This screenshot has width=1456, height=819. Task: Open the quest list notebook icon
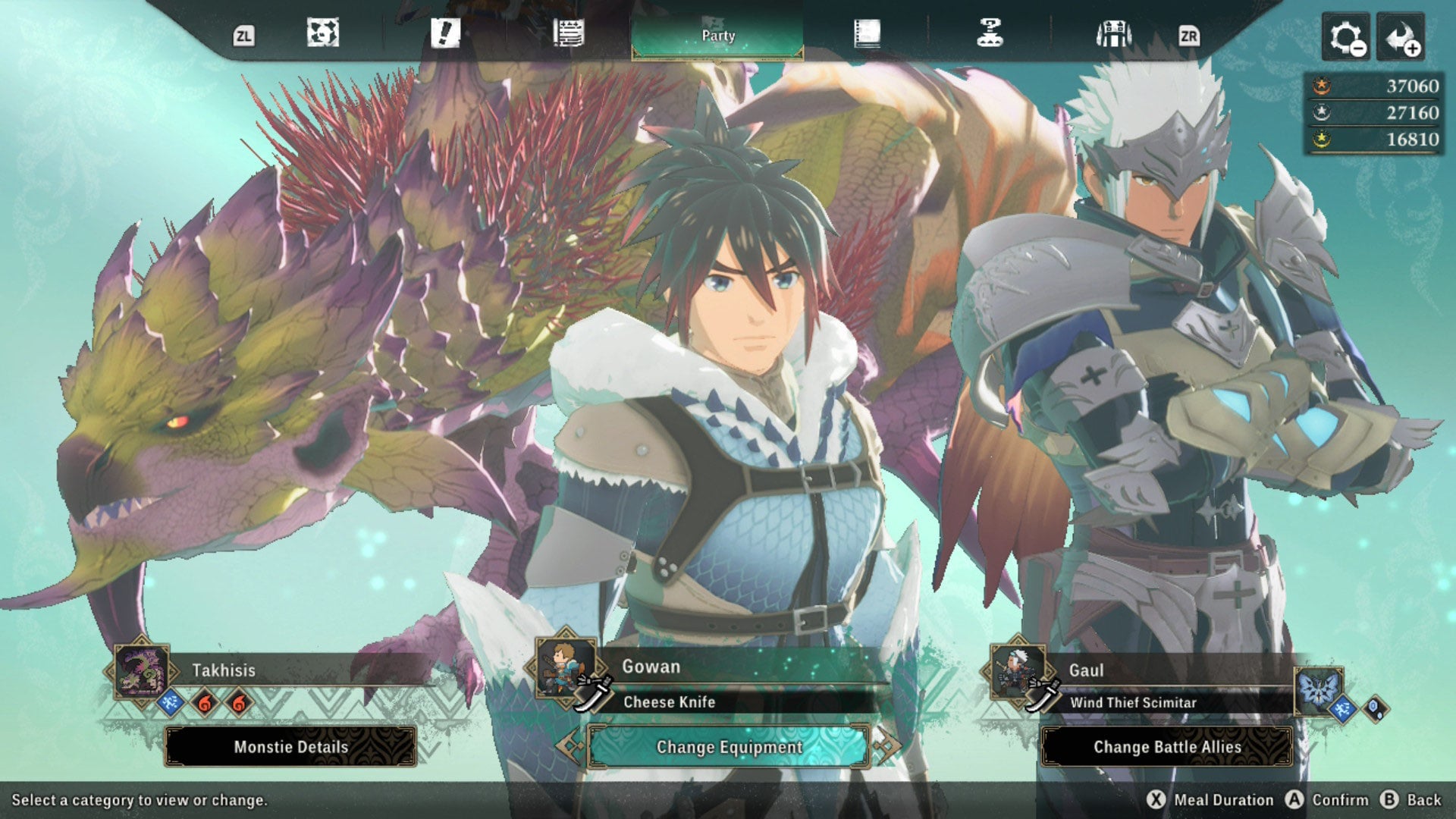tap(571, 33)
